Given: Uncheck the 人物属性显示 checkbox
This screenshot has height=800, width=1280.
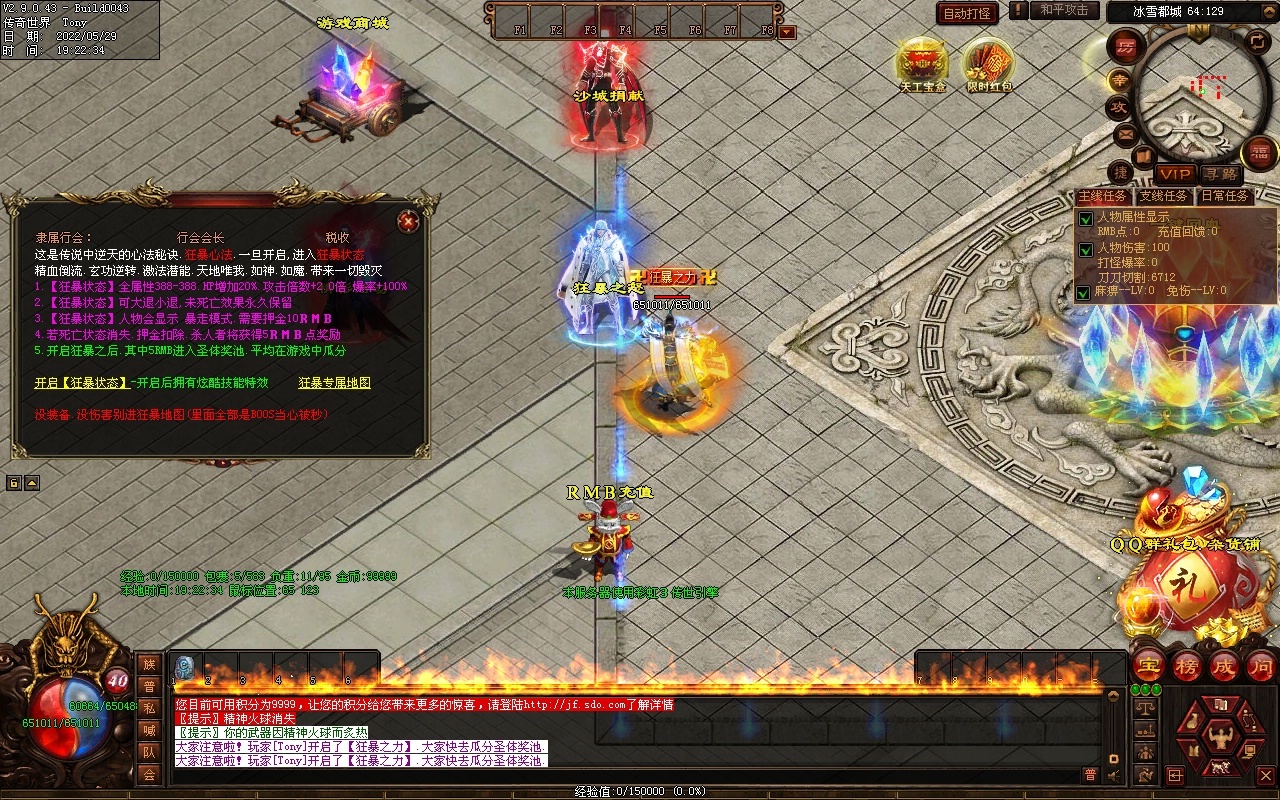Looking at the screenshot, I should coord(1085,219).
